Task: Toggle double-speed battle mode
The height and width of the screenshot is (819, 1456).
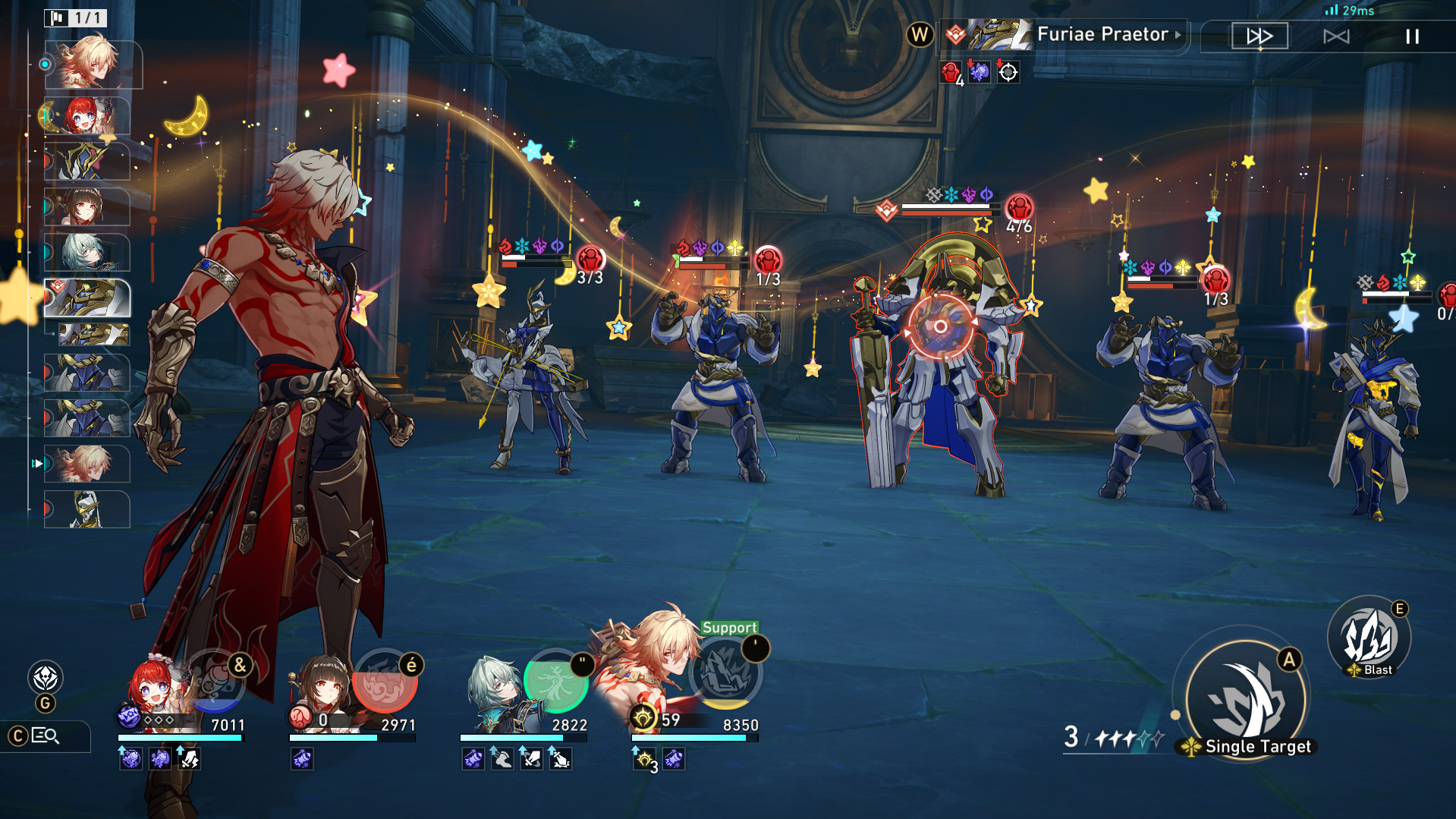Action: (x=1259, y=36)
